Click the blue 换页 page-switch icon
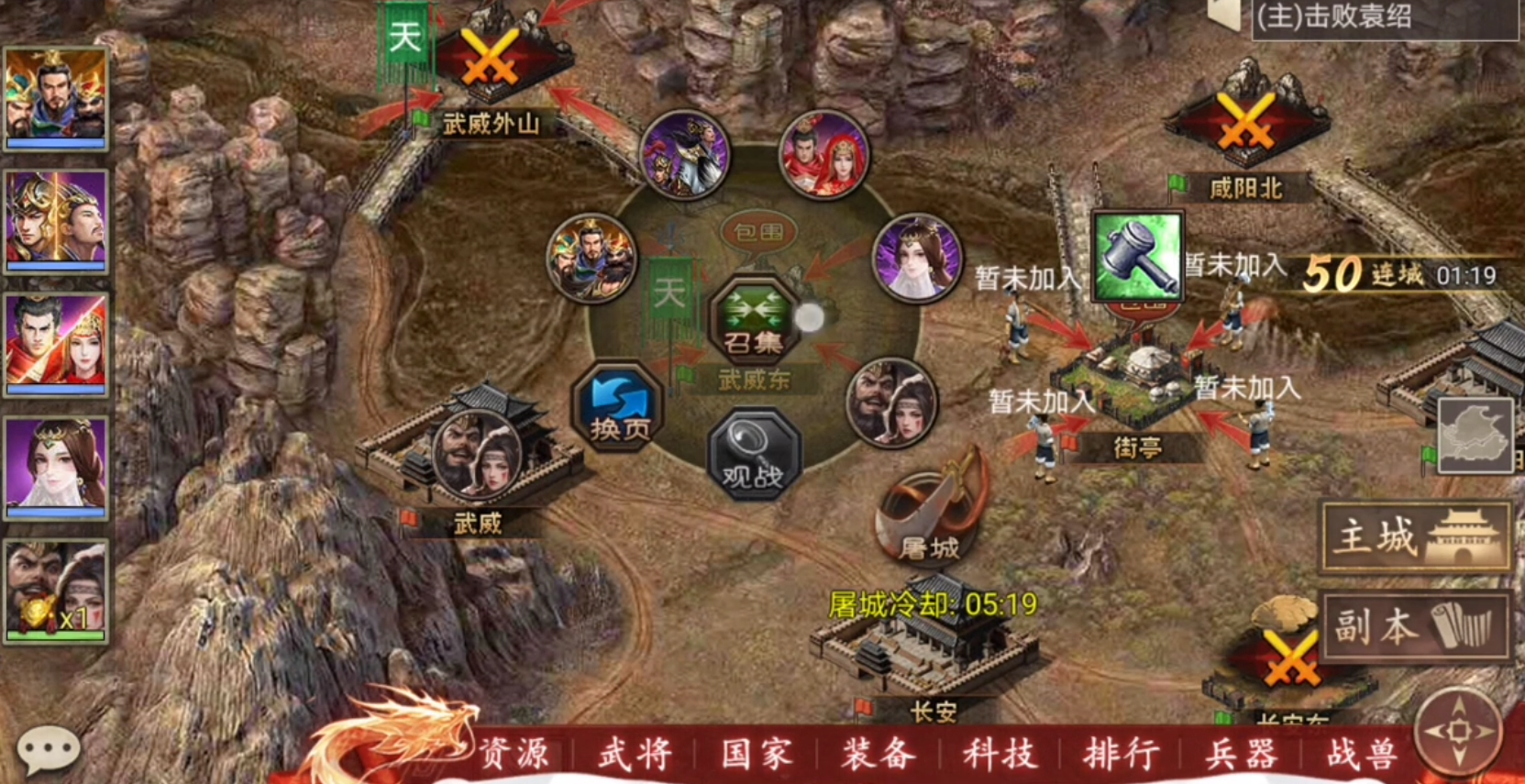This screenshot has height=784, width=1525. pos(620,405)
